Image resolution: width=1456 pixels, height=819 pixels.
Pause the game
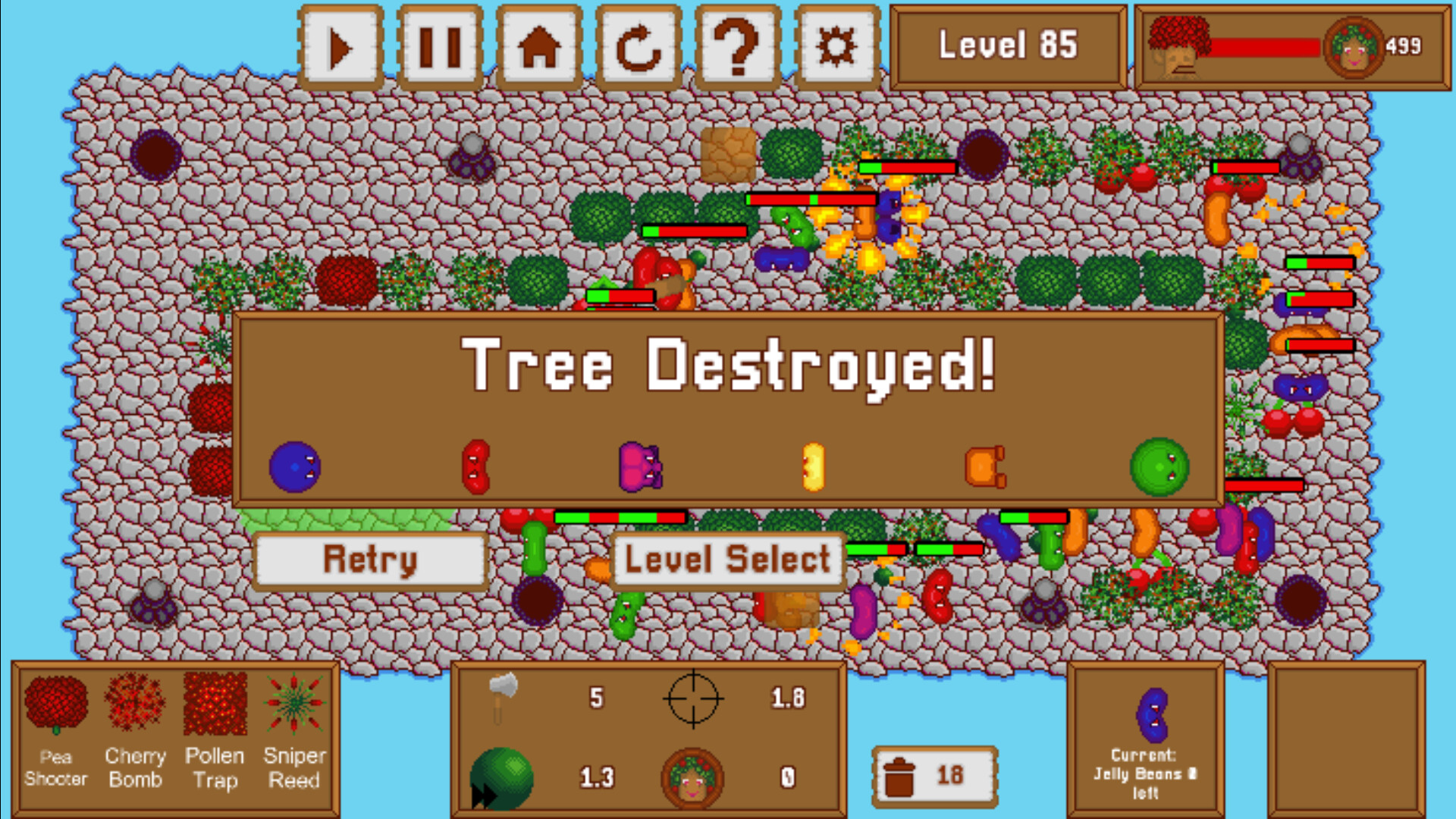440,47
